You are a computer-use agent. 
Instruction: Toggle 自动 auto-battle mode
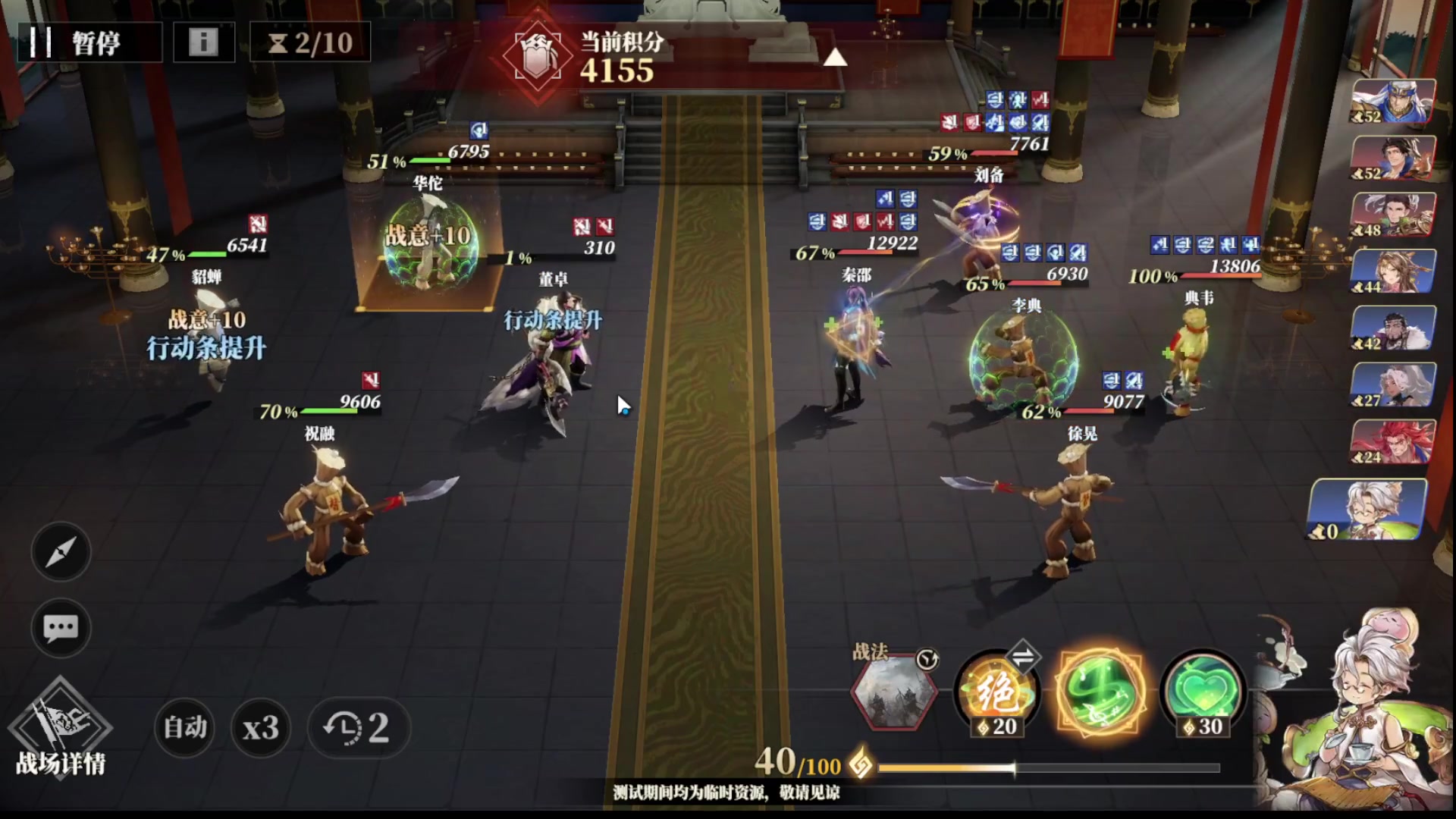tap(185, 728)
